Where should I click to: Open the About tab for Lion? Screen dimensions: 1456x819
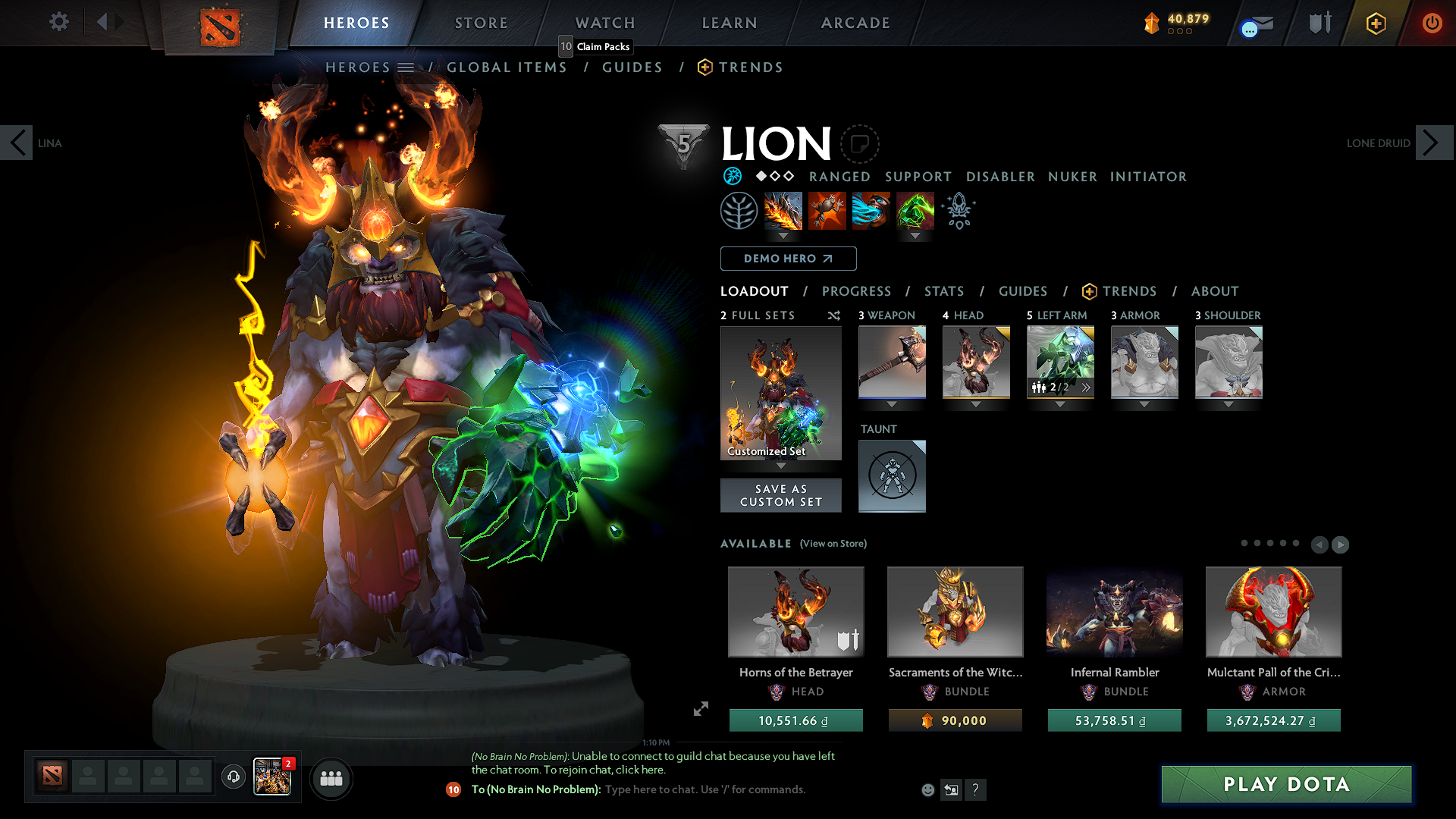click(1214, 291)
